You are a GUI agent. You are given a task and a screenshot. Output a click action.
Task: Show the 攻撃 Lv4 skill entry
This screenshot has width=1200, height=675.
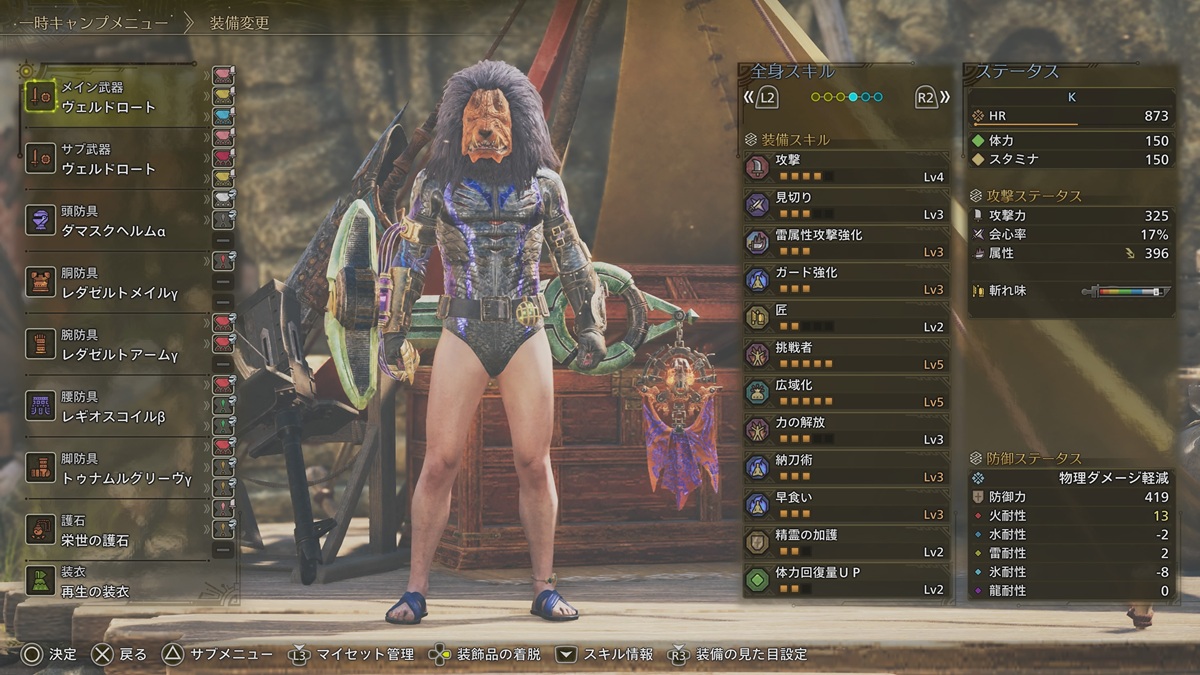pyautogui.click(x=845, y=168)
